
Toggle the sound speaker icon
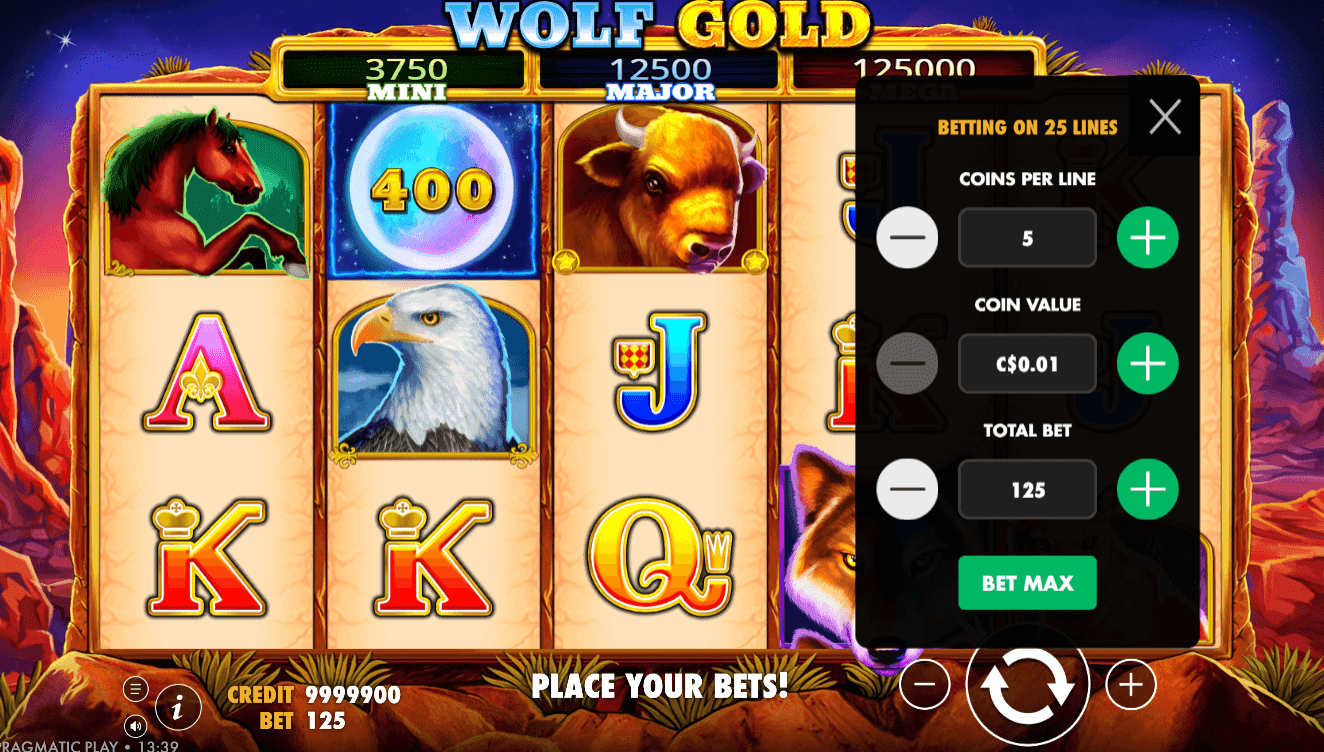tap(135, 727)
